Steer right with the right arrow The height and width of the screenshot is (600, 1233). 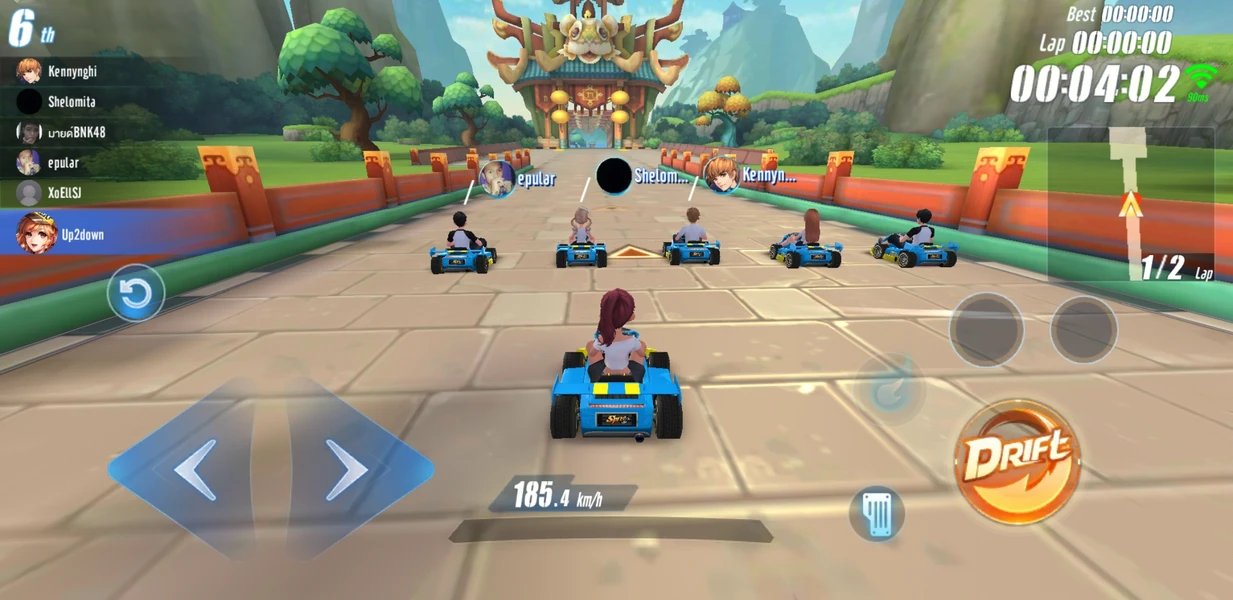[346, 469]
